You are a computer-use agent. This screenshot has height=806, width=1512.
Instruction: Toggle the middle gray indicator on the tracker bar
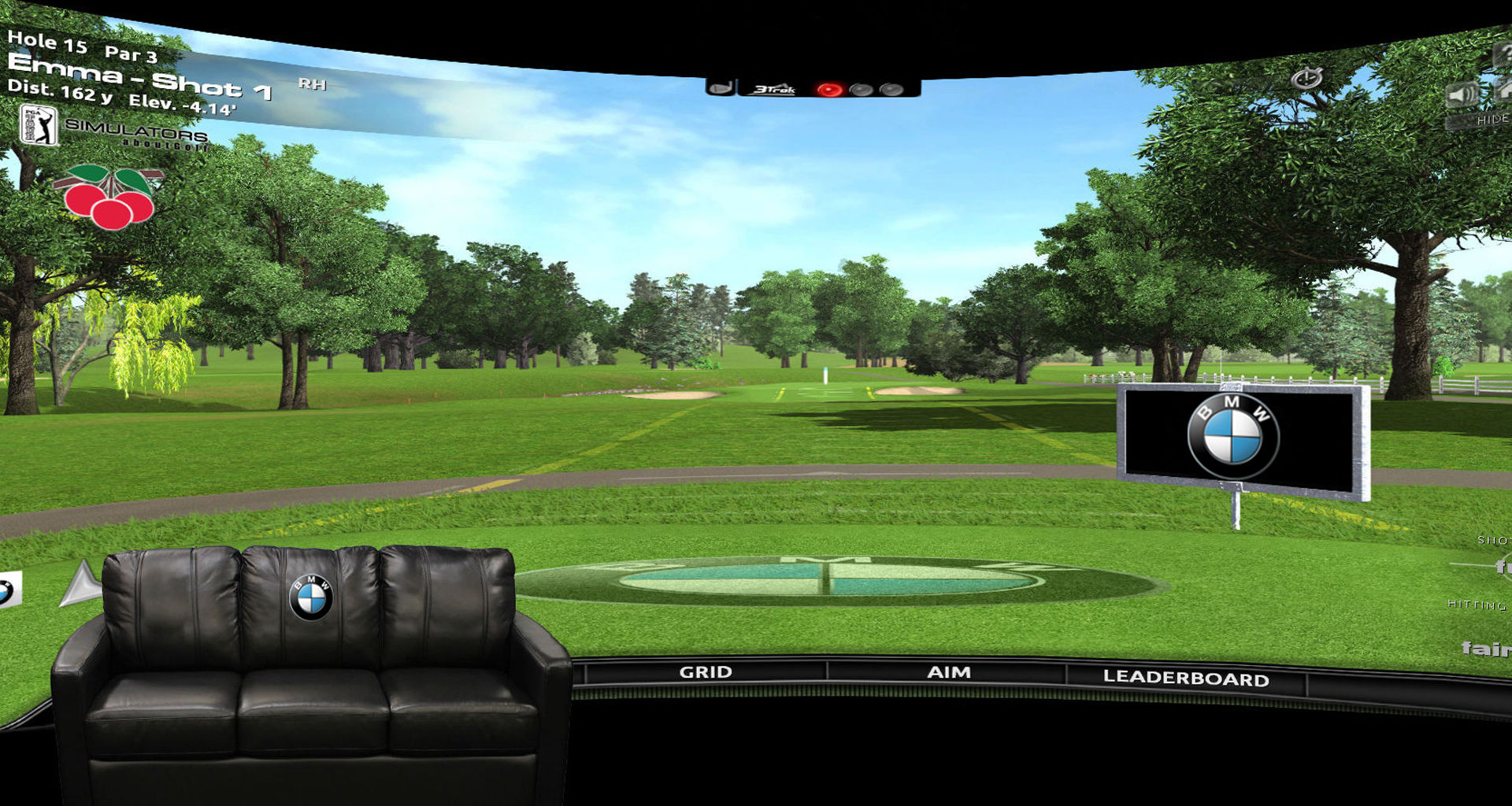(x=860, y=89)
